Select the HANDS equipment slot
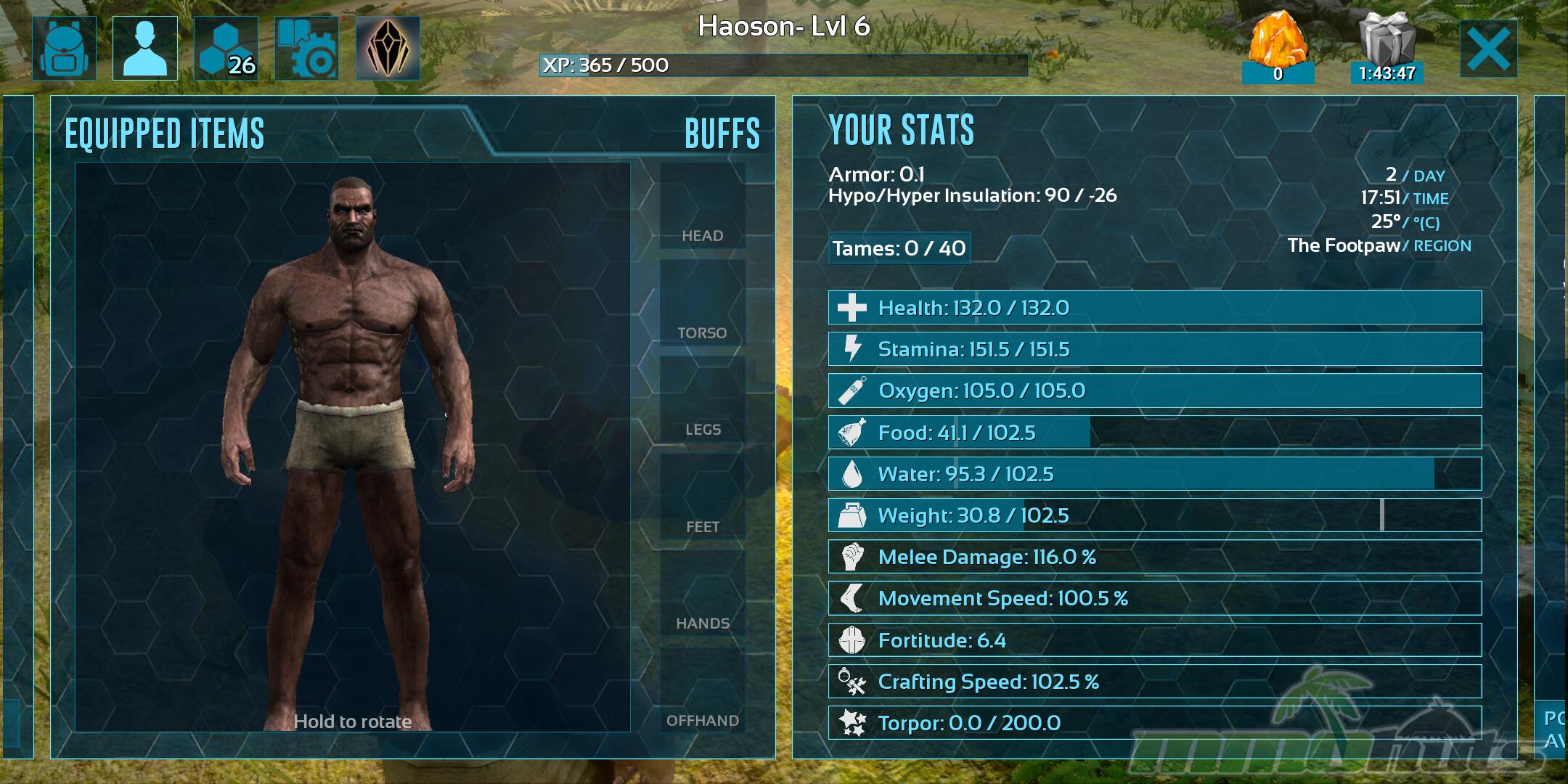1568x784 pixels. tap(703, 594)
